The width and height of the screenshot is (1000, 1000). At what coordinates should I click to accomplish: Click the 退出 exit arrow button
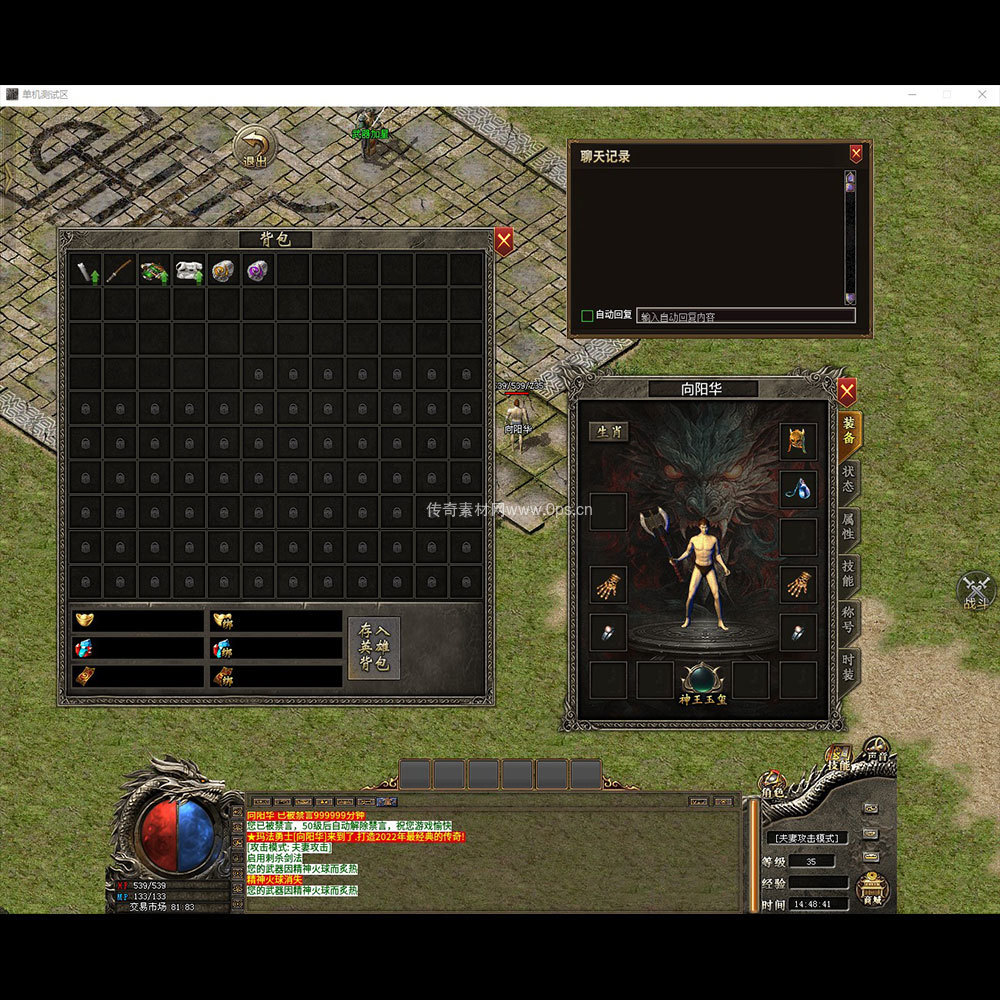[x=255, y=145]
